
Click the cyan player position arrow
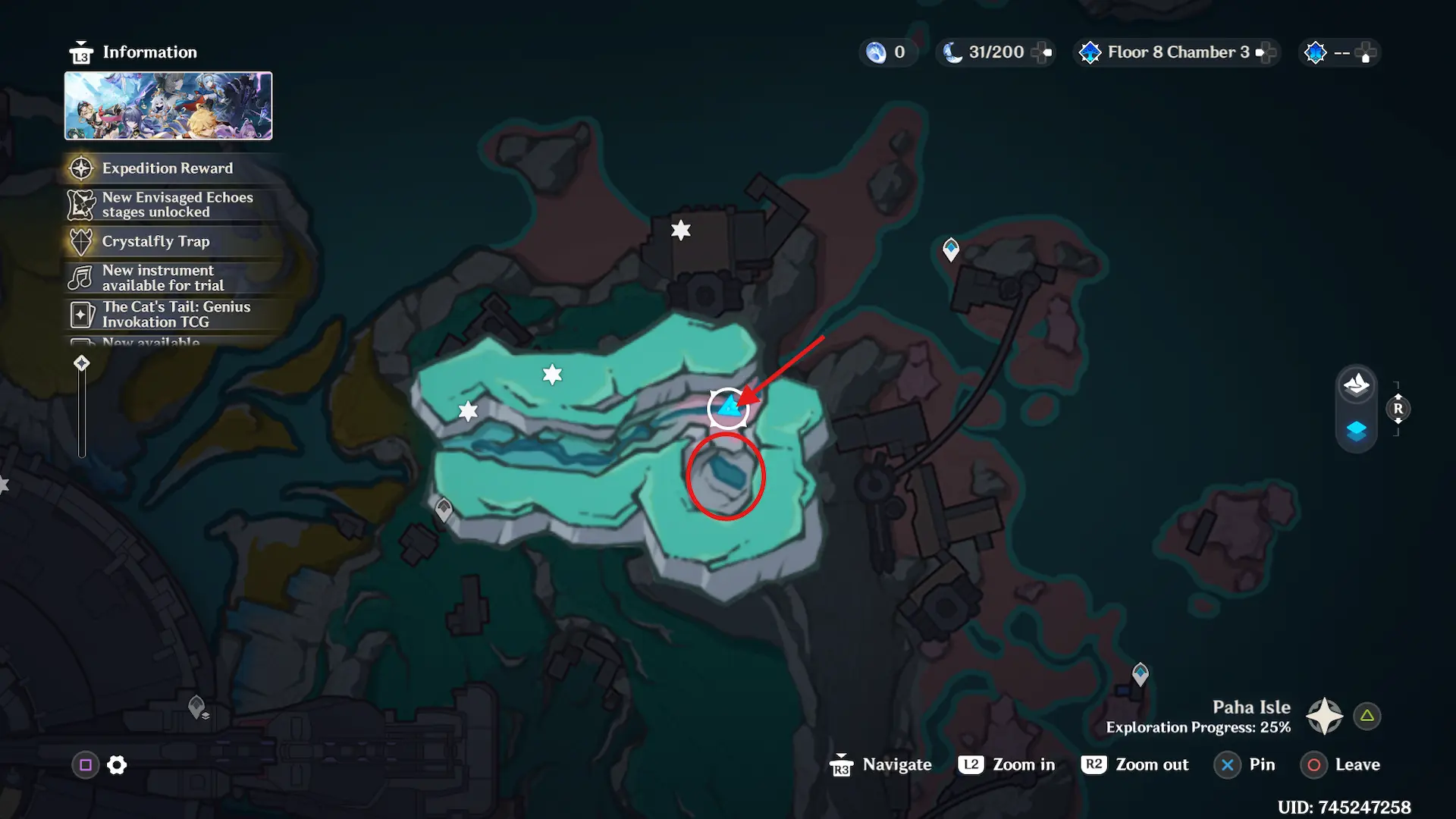tap(729, 408)
